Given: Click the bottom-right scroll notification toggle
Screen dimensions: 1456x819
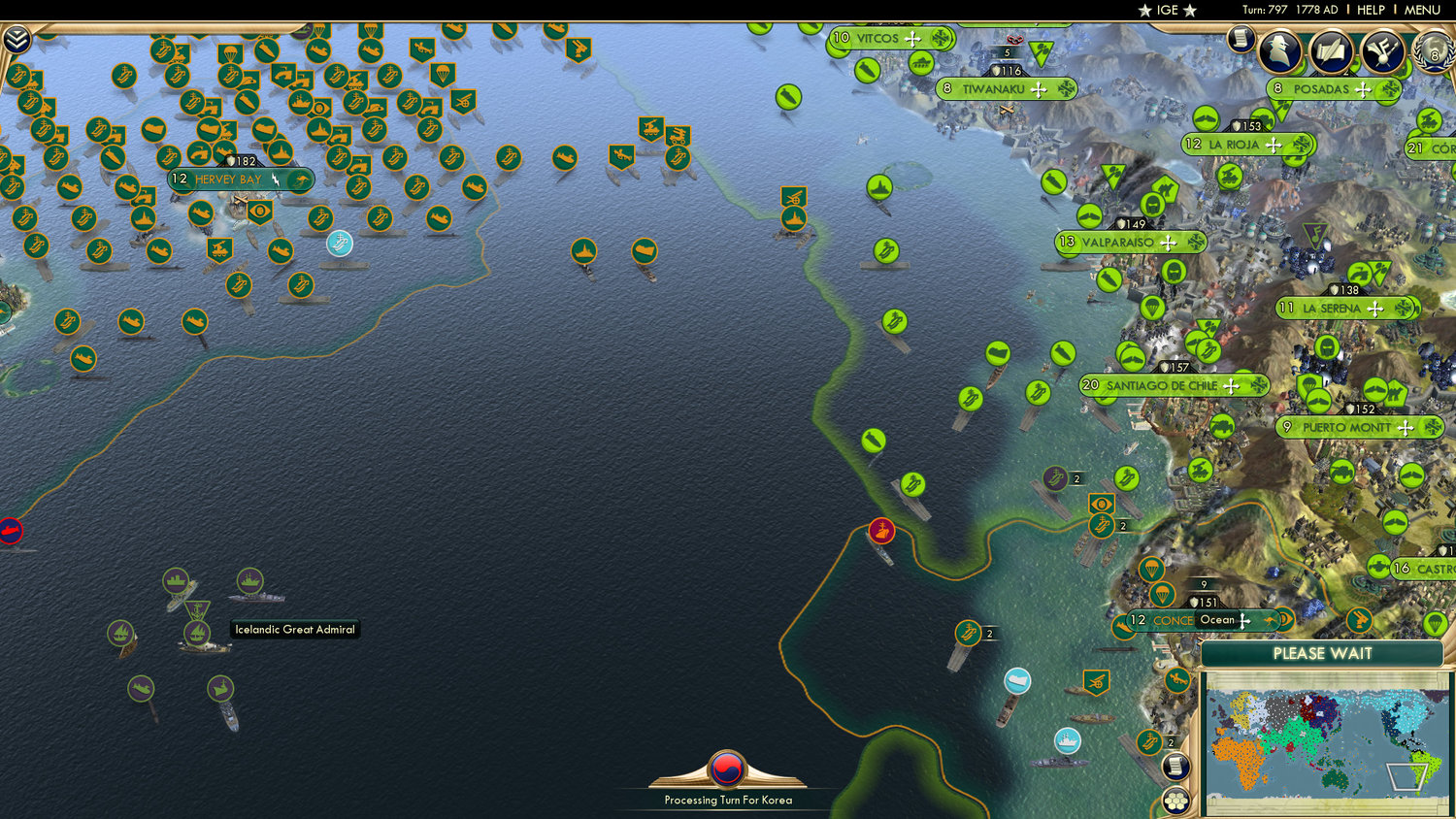Looking at the screenshot, I should (x=1174, y=767).
